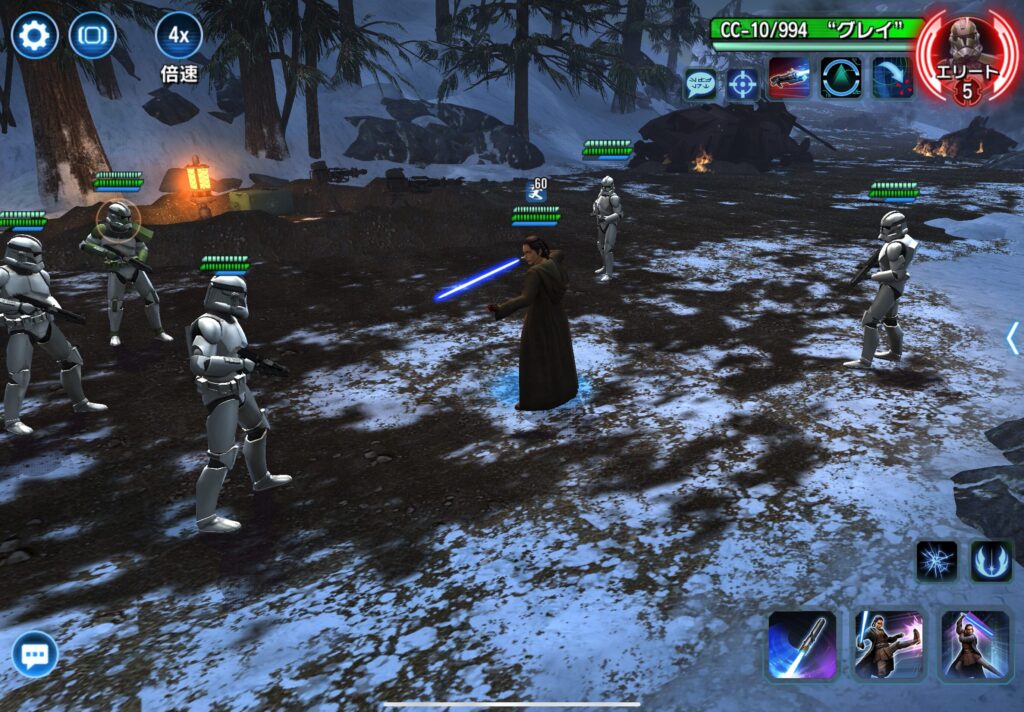This screenshot has width=1024, height=712.
Task: Use the lightsaber basic attack ability
Action: (802, 645)
